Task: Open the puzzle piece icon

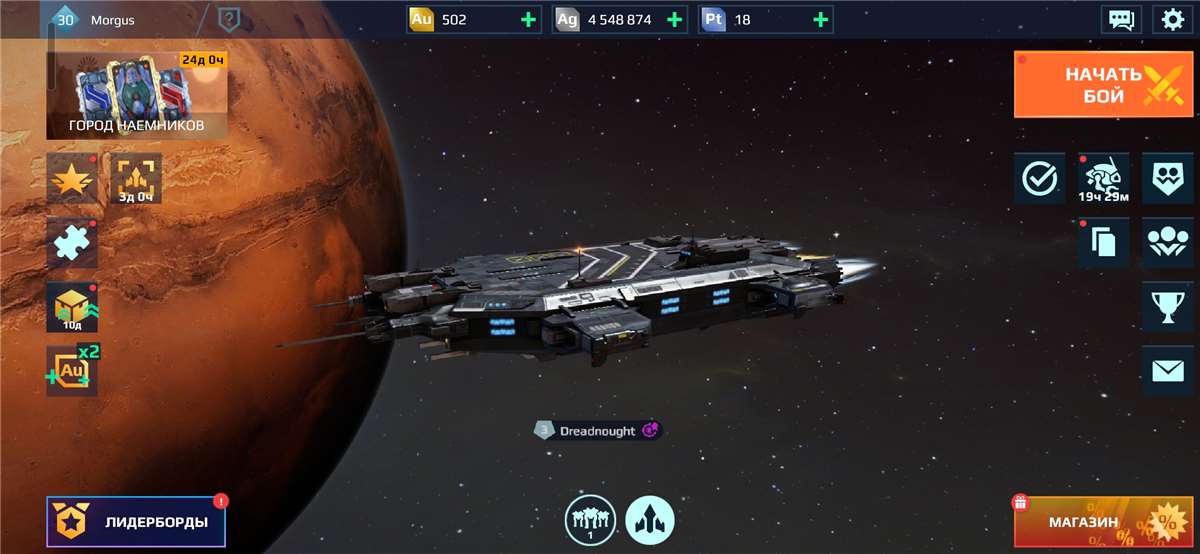Action: coord(71,244)
